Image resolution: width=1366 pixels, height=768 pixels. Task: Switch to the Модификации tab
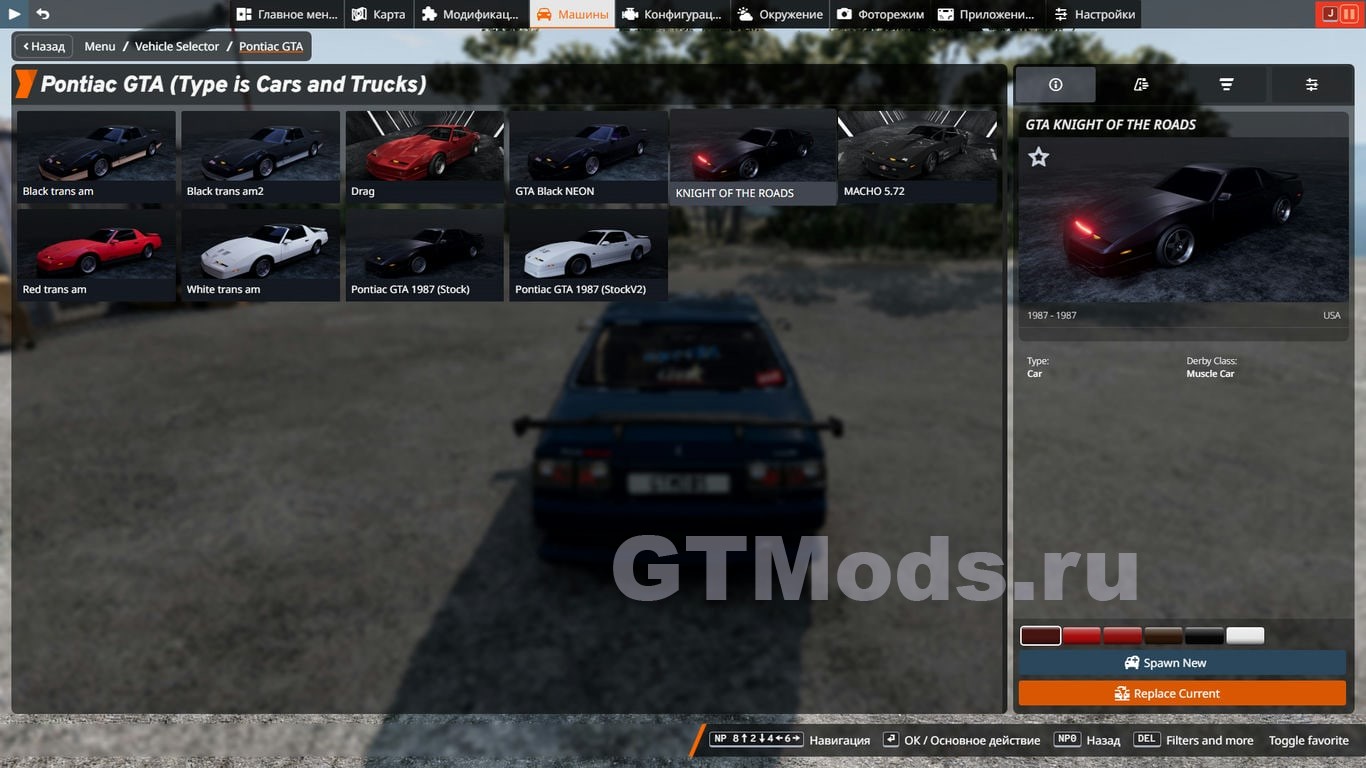click(470, 14)
